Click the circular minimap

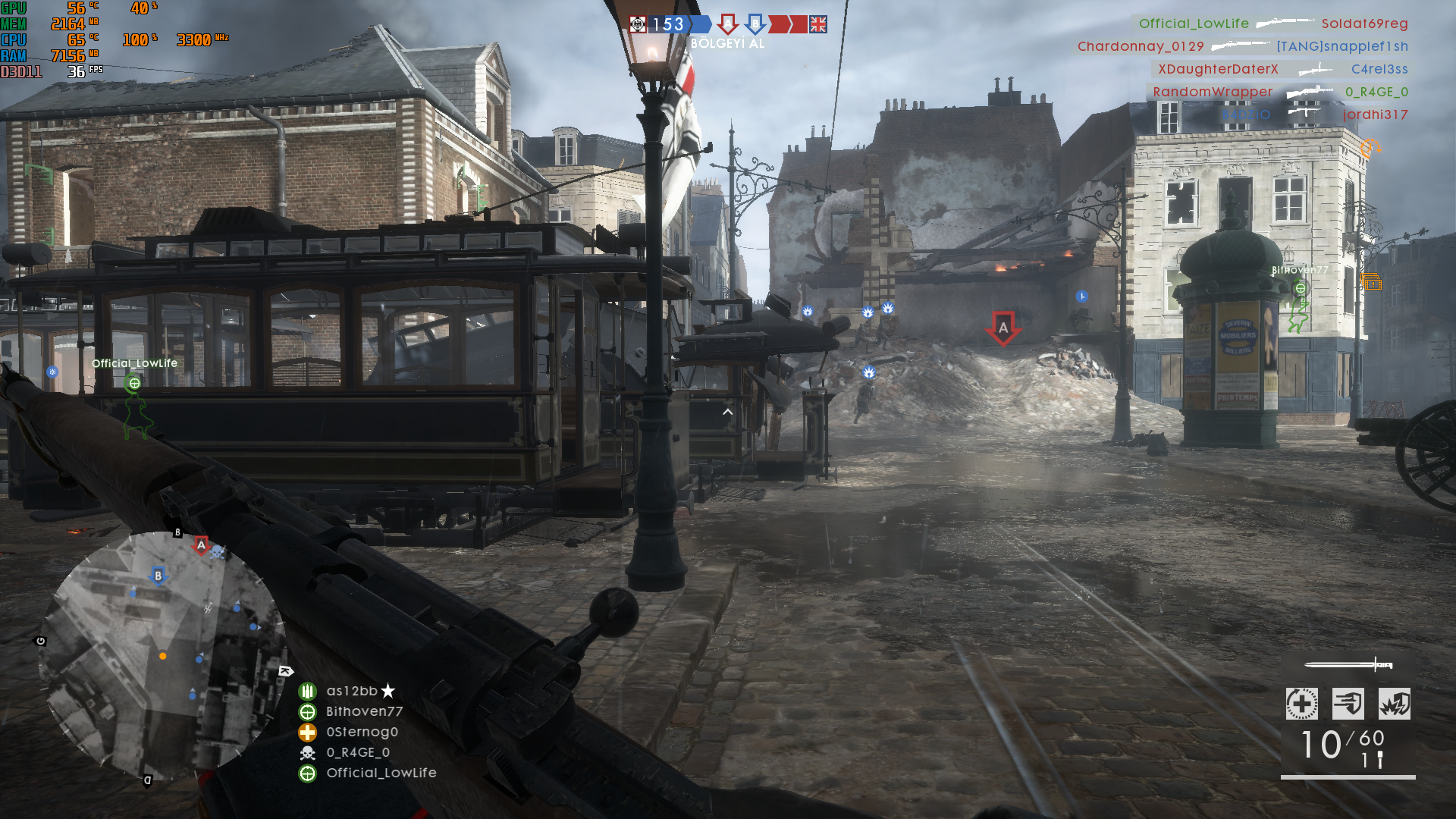(x=163, y=656)
